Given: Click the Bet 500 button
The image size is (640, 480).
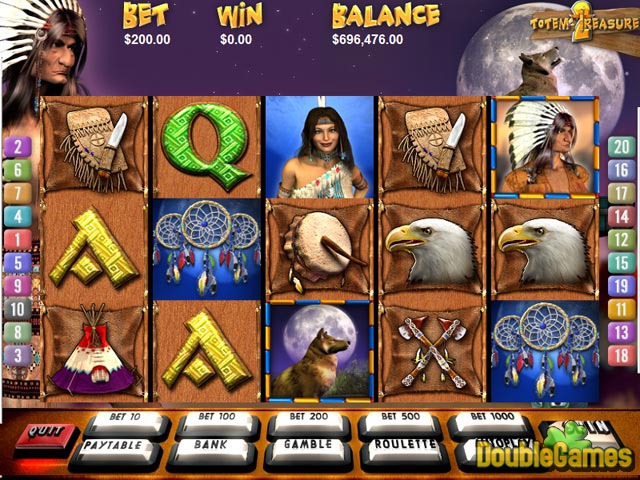Looking at the screenshot, I should click(x=398, y=418).
